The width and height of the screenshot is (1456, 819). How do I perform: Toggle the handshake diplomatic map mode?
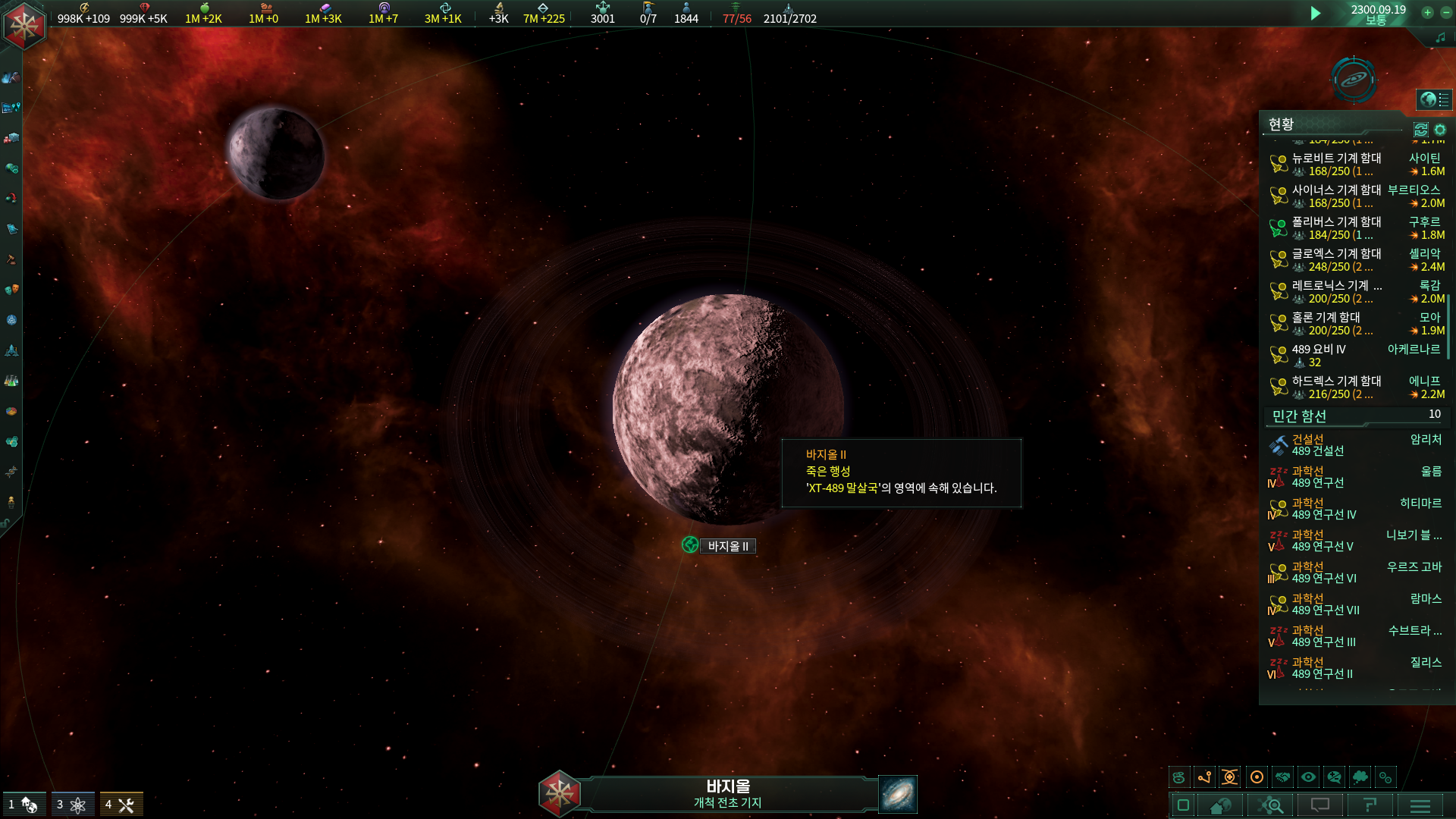point(1282,777)
